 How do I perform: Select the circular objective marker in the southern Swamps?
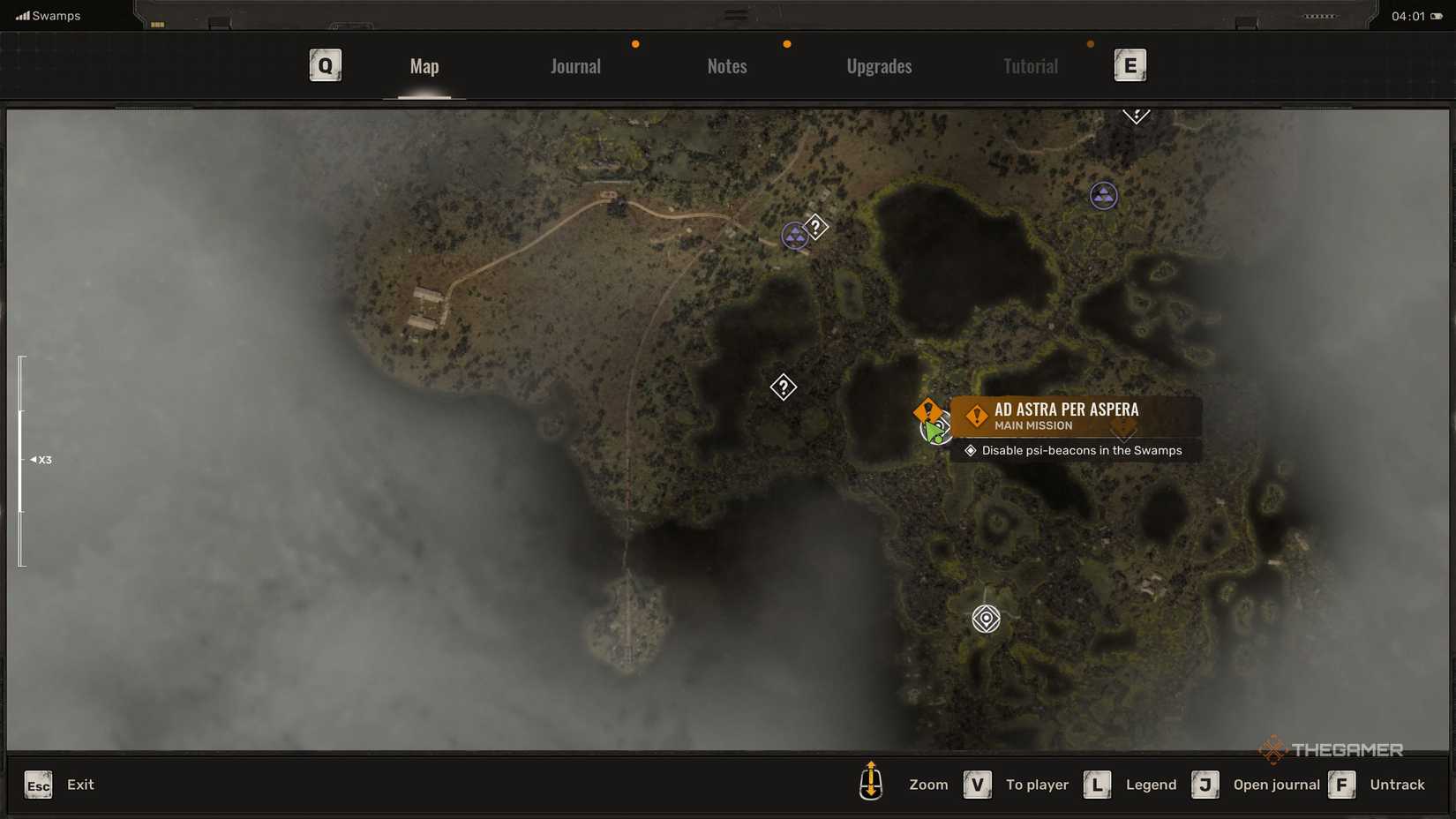(985, 619)
